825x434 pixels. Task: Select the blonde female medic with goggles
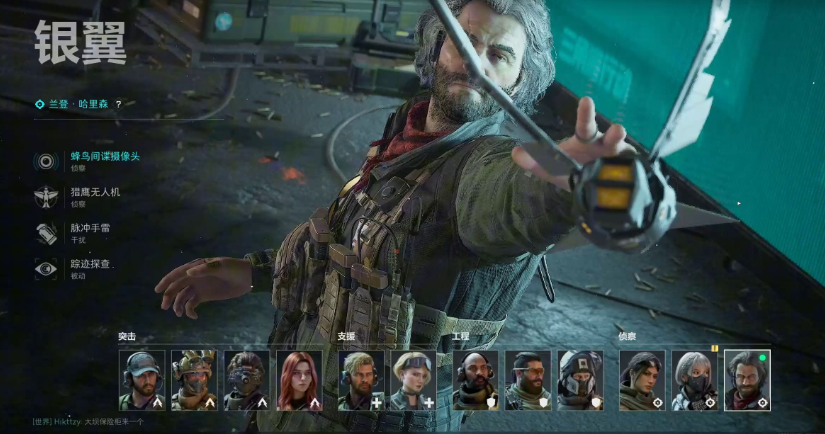point(413,380)
